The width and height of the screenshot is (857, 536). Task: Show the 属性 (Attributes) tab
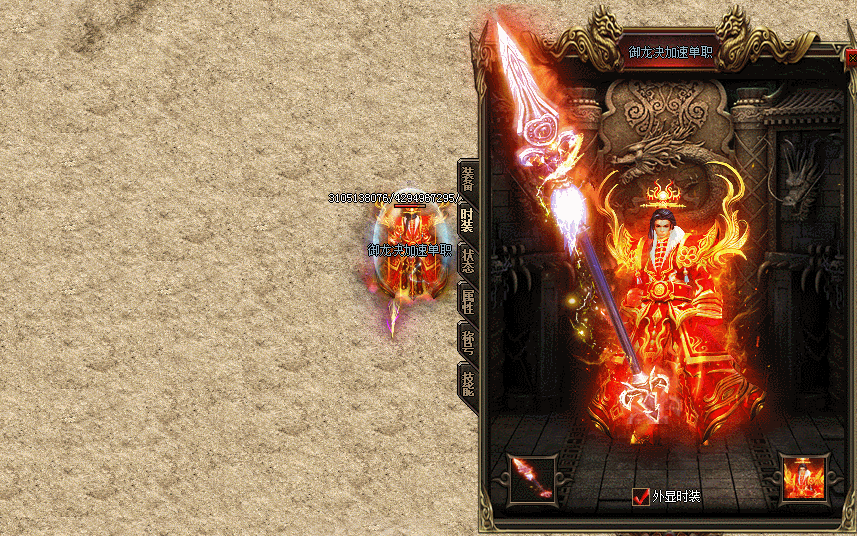tap(467, 300)
